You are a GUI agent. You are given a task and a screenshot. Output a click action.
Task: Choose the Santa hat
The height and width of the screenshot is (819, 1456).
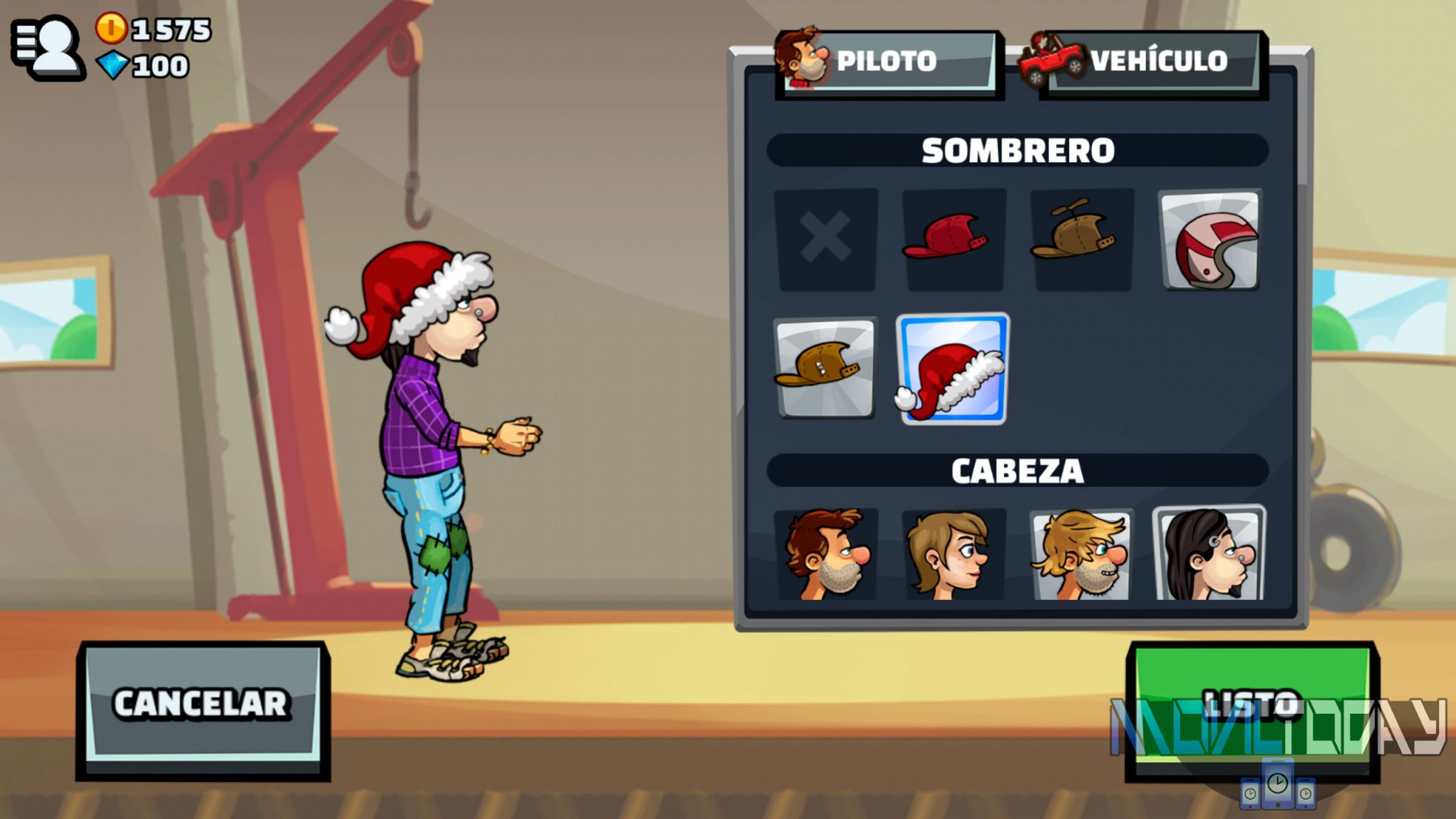(x=953, y=368)
